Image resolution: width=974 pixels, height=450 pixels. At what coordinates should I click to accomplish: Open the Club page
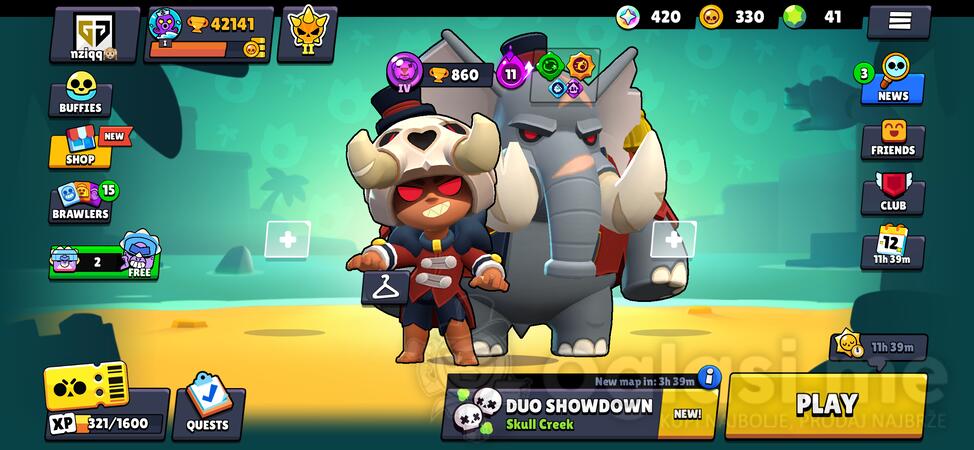pyautogui.click(x=892, y=195)
